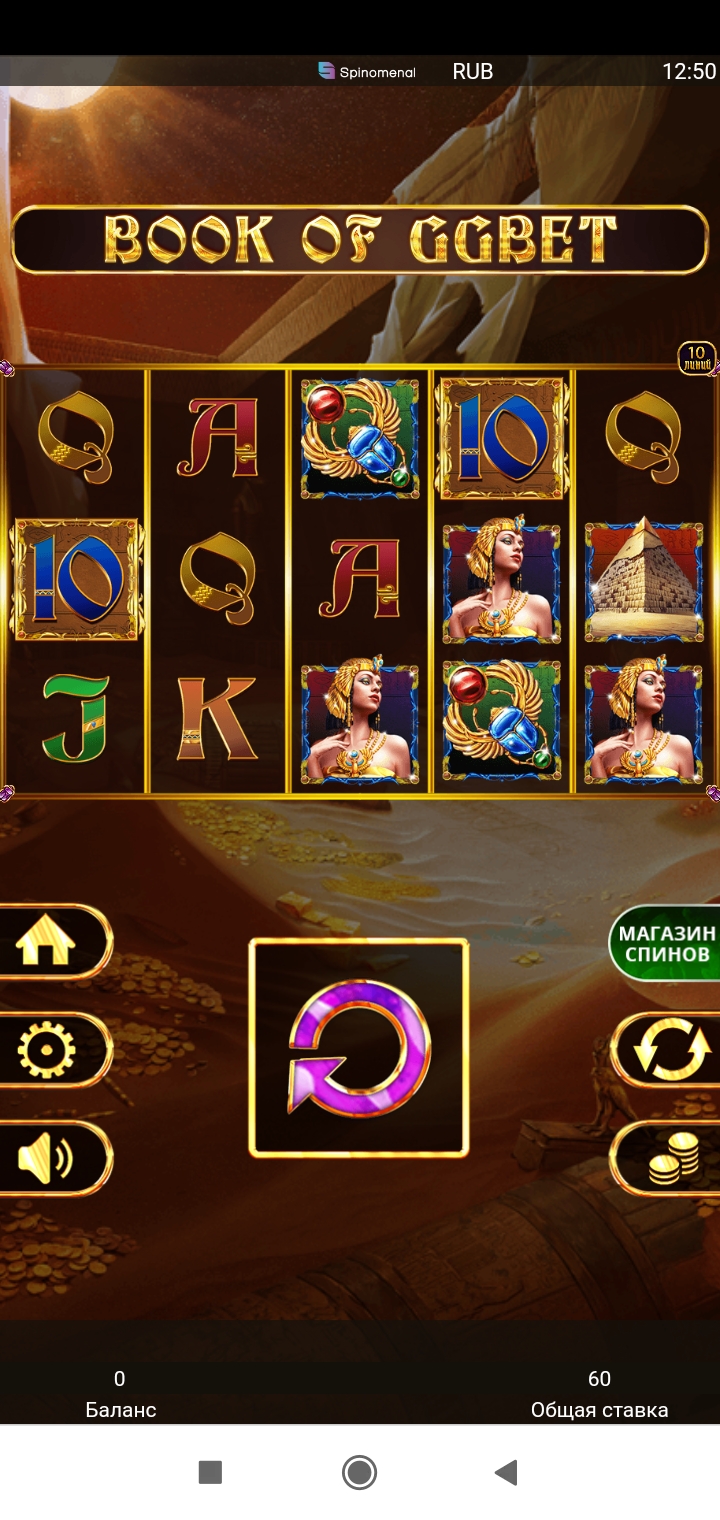The height and width of the screenshot is (1520, 720).
Task: Tap the 10 lines badge
Action: (x=697, y=357)
